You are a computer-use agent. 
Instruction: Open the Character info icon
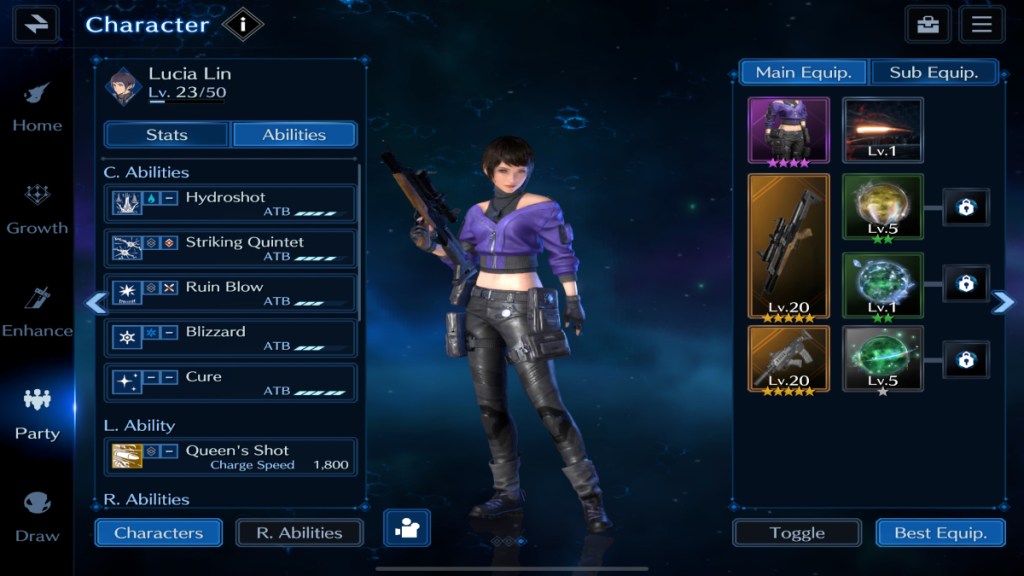coord(242,24)
